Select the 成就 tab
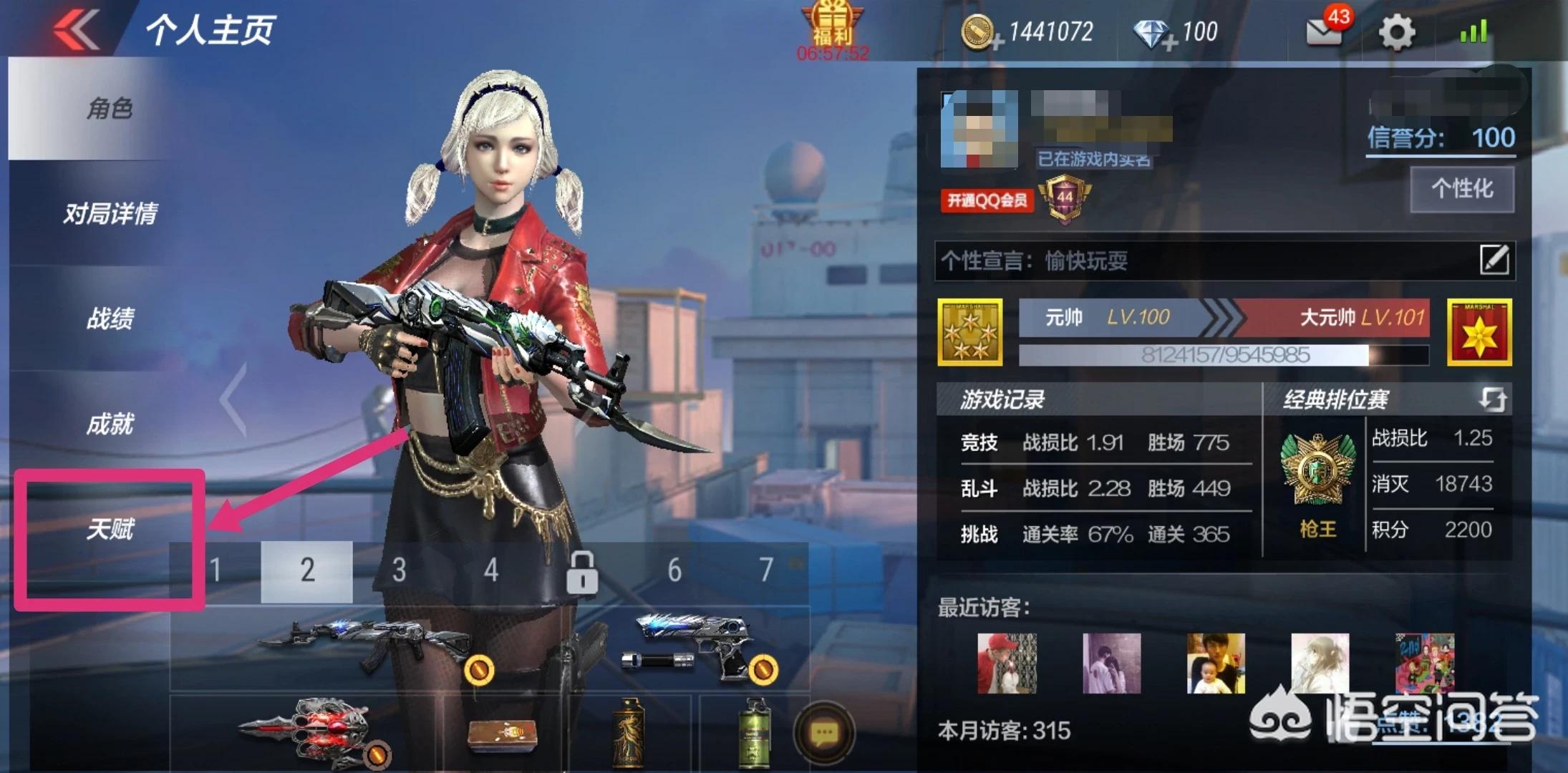The image size is (1568, 773). (110, 424)
